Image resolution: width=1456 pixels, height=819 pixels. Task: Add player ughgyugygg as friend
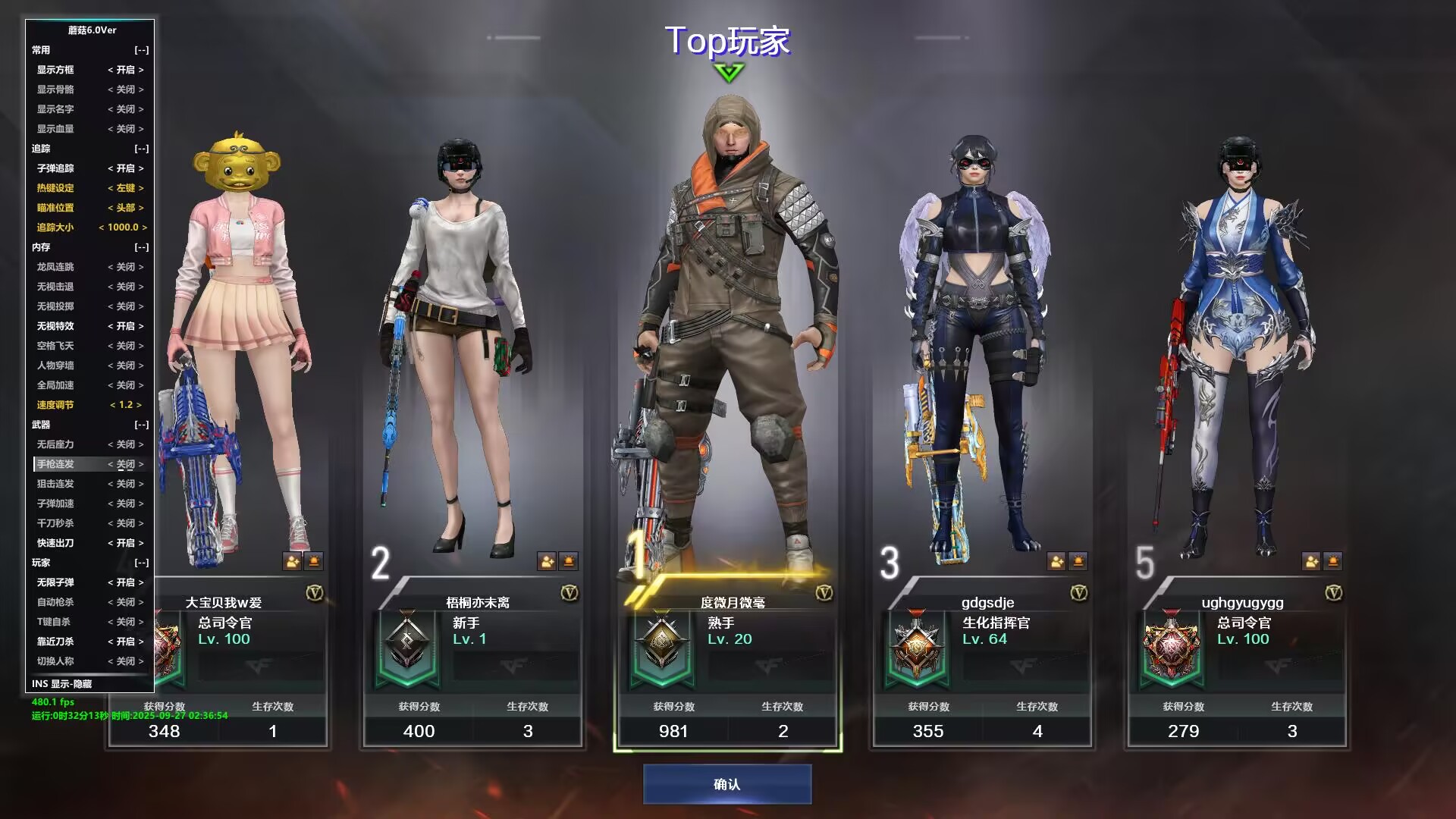[1310, 561]
